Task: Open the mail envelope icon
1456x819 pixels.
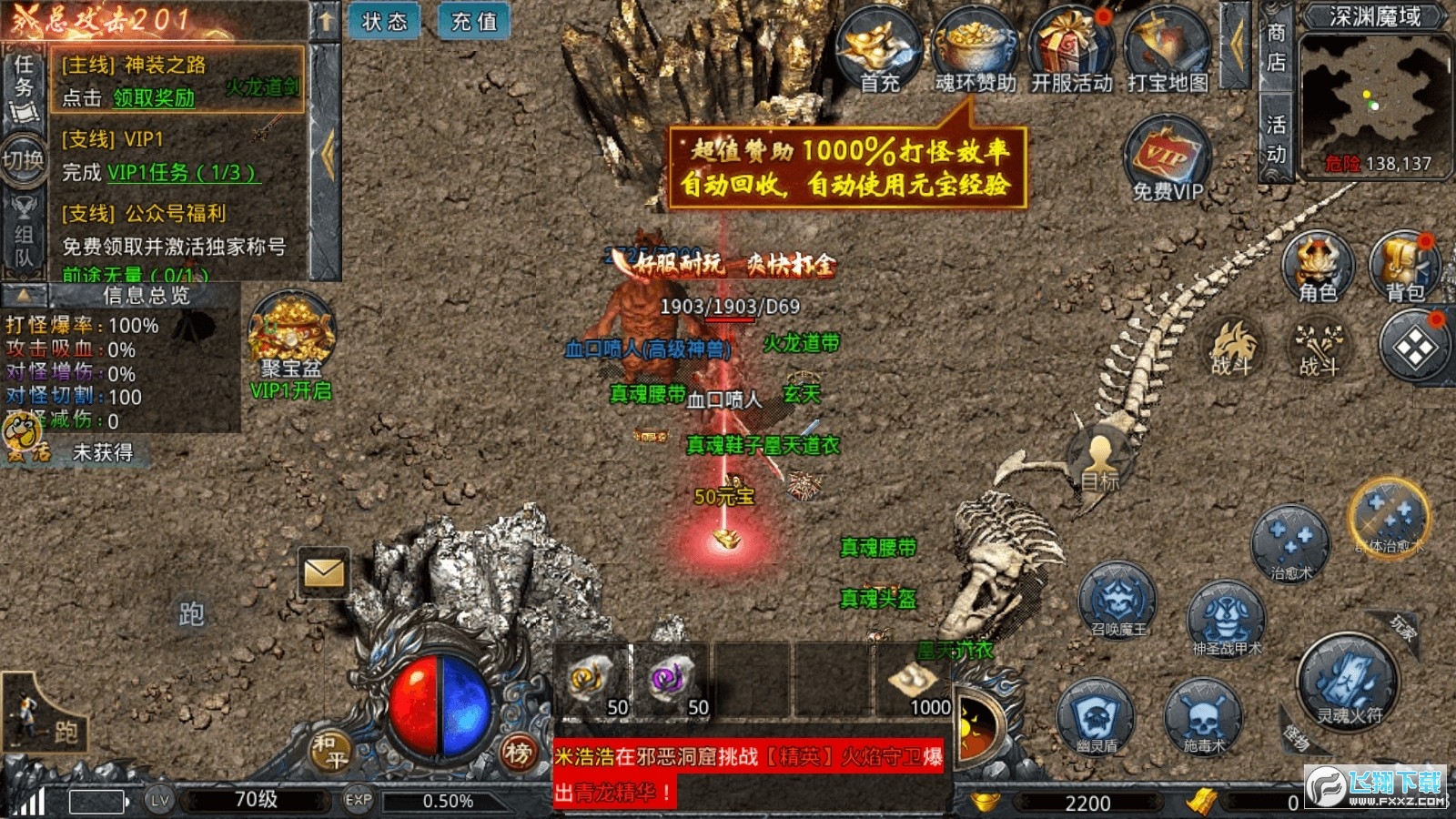Action: pyautogui.click(x=324, y=573)
